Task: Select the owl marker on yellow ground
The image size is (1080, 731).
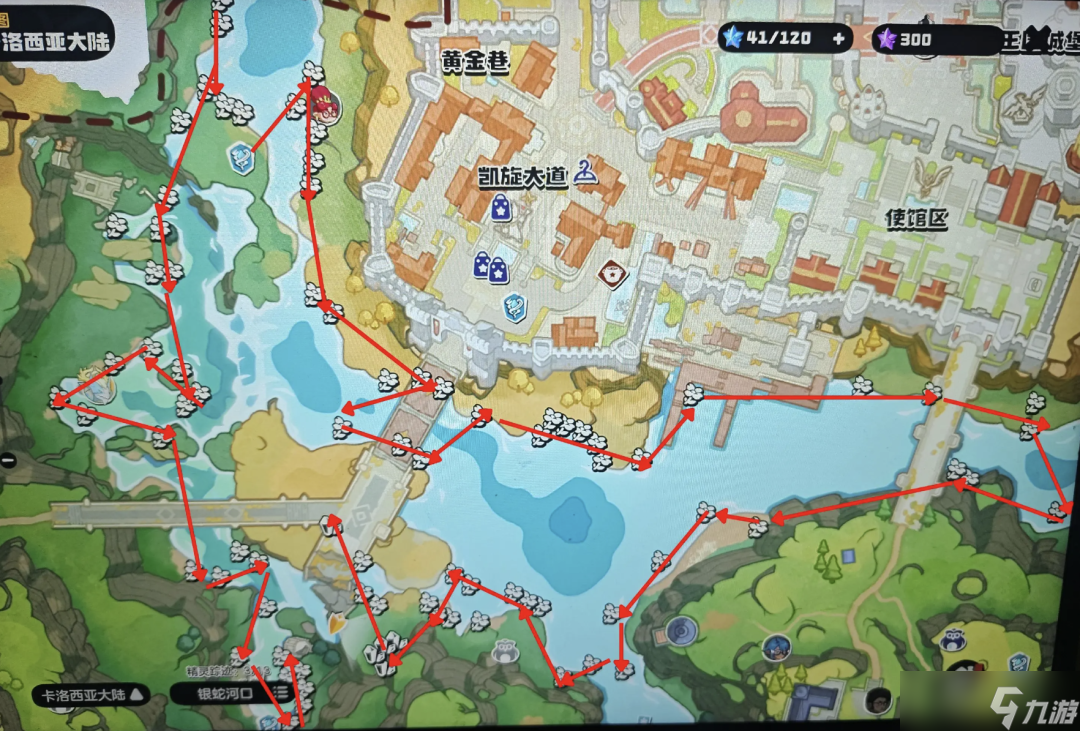Action: tap(955, 641)
